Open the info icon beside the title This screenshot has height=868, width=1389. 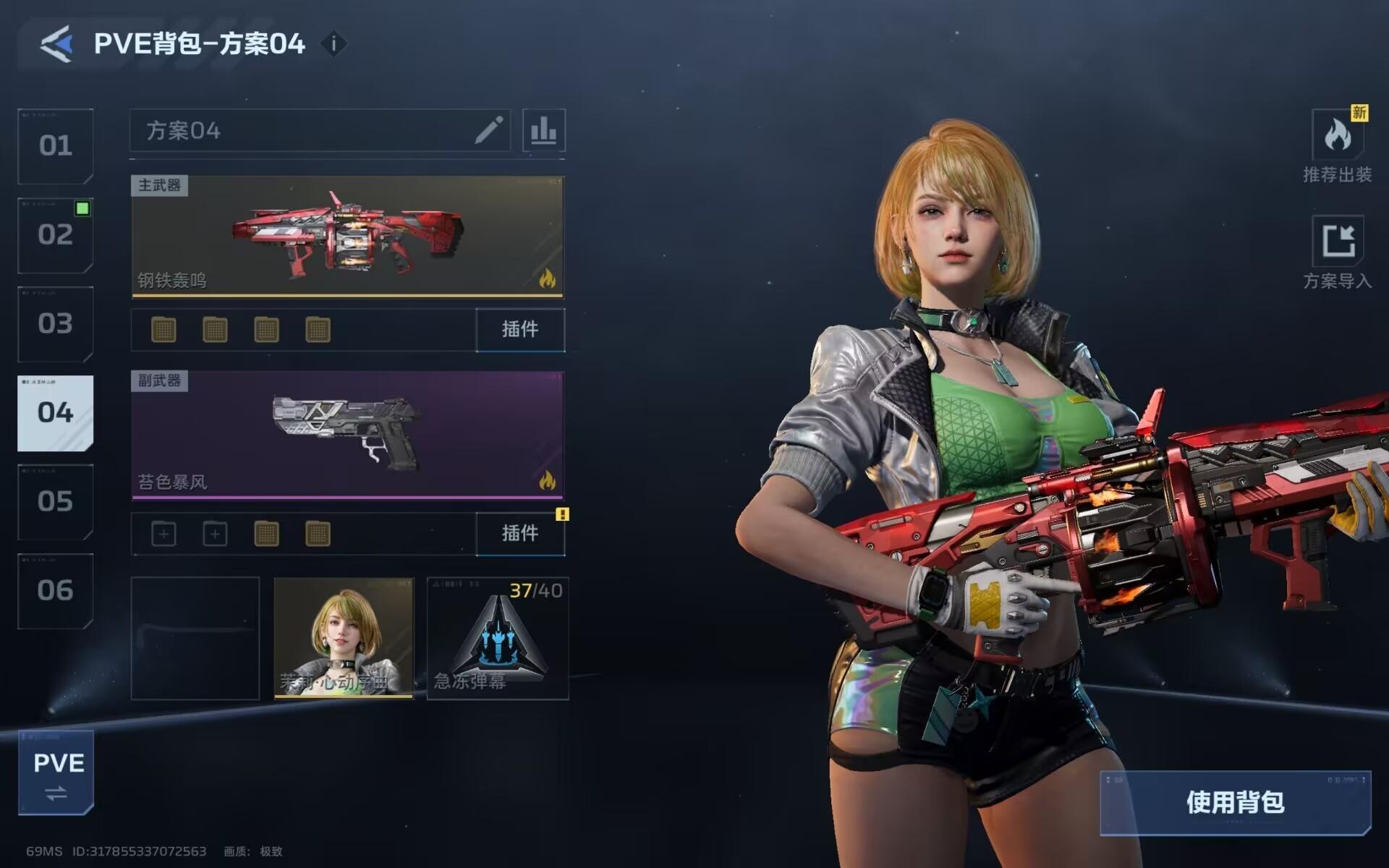click(x=334, y=44)
